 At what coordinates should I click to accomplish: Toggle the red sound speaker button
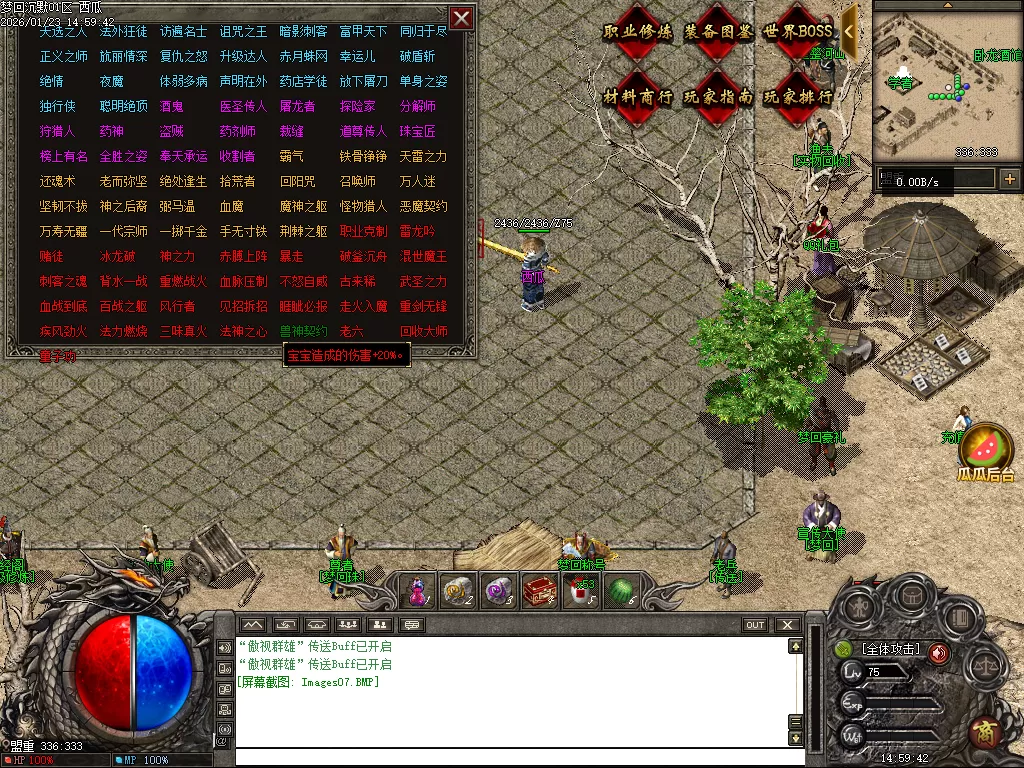tap(938, 653)
